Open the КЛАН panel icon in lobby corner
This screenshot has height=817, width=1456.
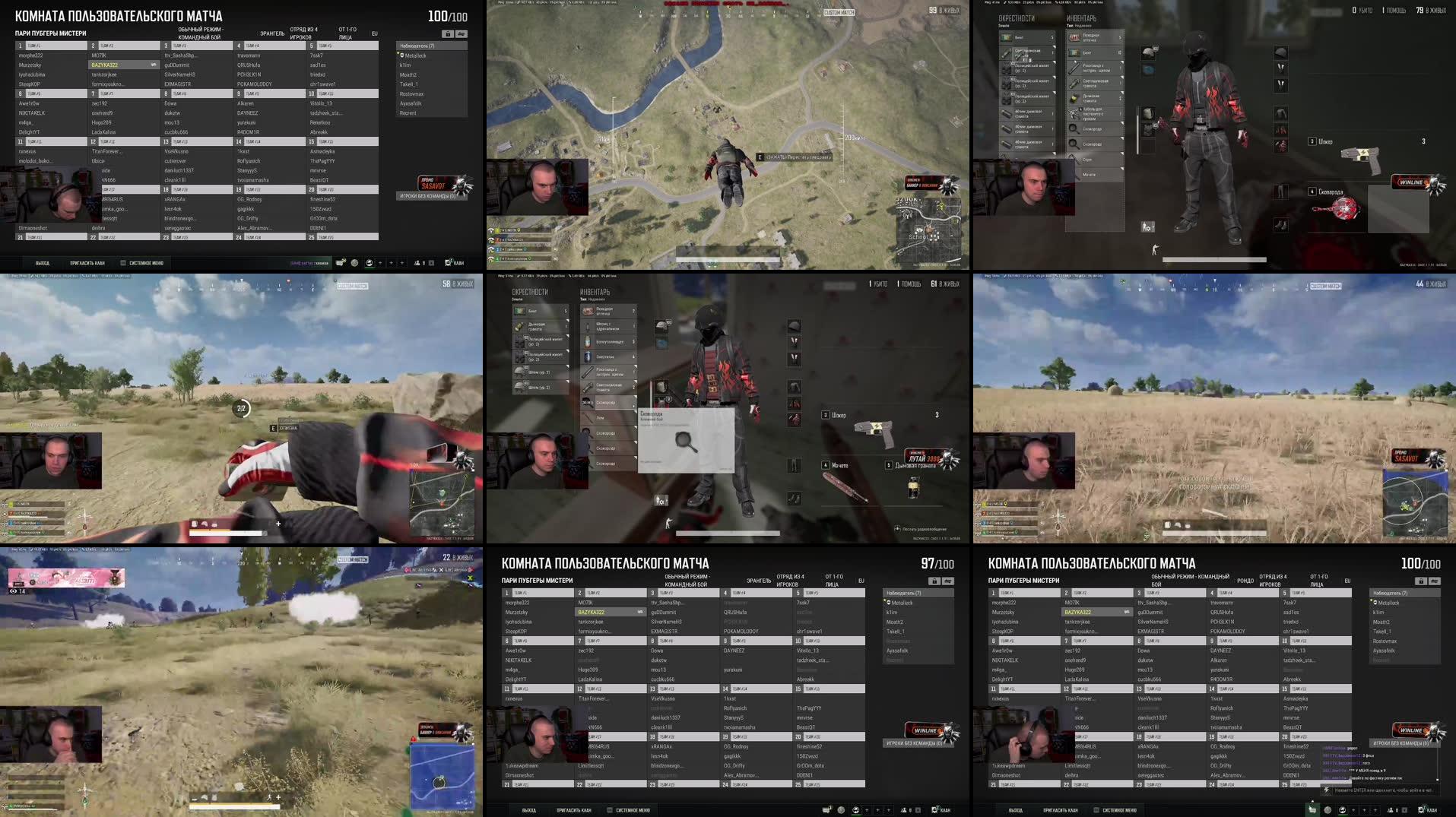coord(447,262)
